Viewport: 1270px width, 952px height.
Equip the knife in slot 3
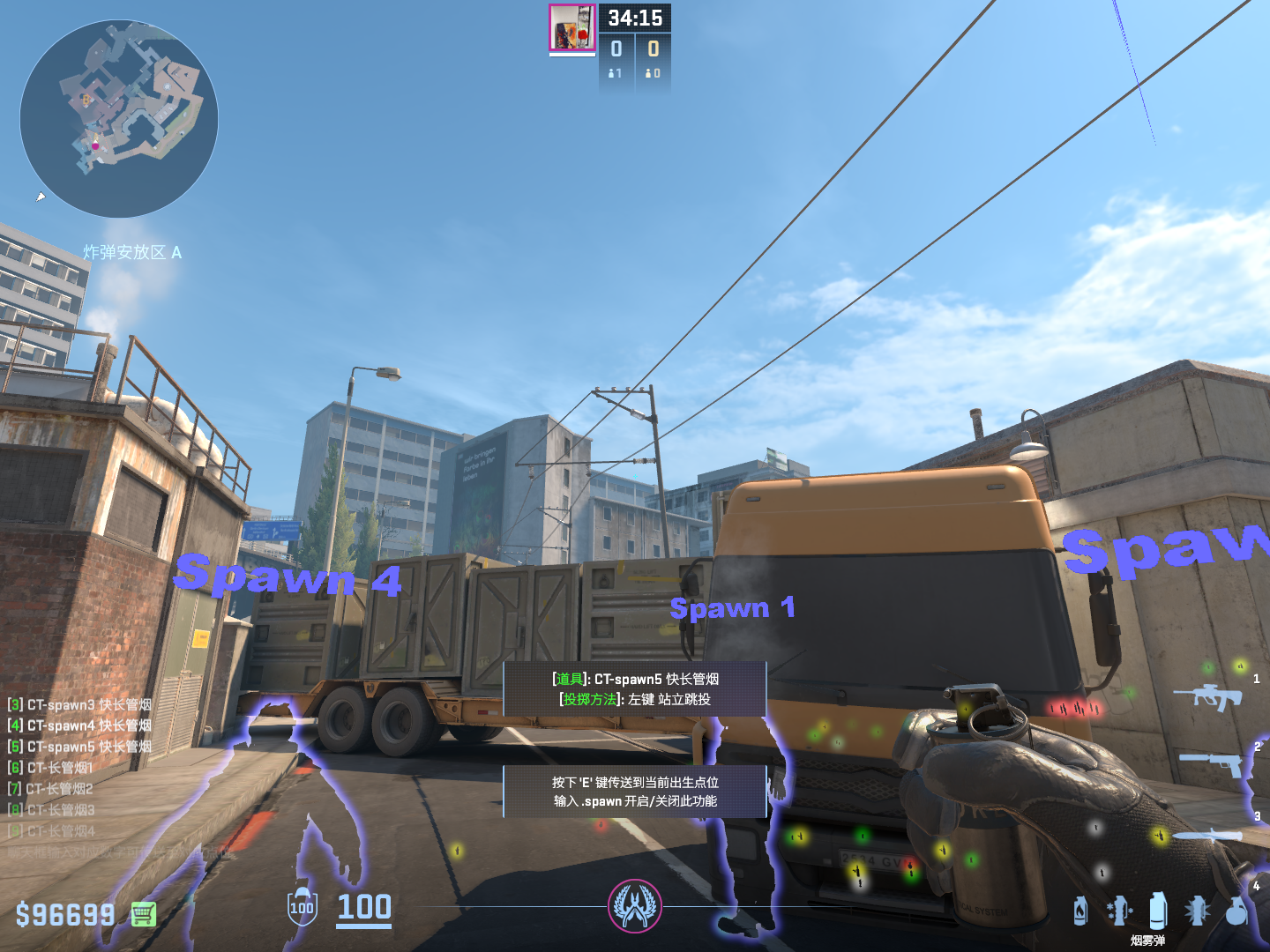pos(1206,833)
